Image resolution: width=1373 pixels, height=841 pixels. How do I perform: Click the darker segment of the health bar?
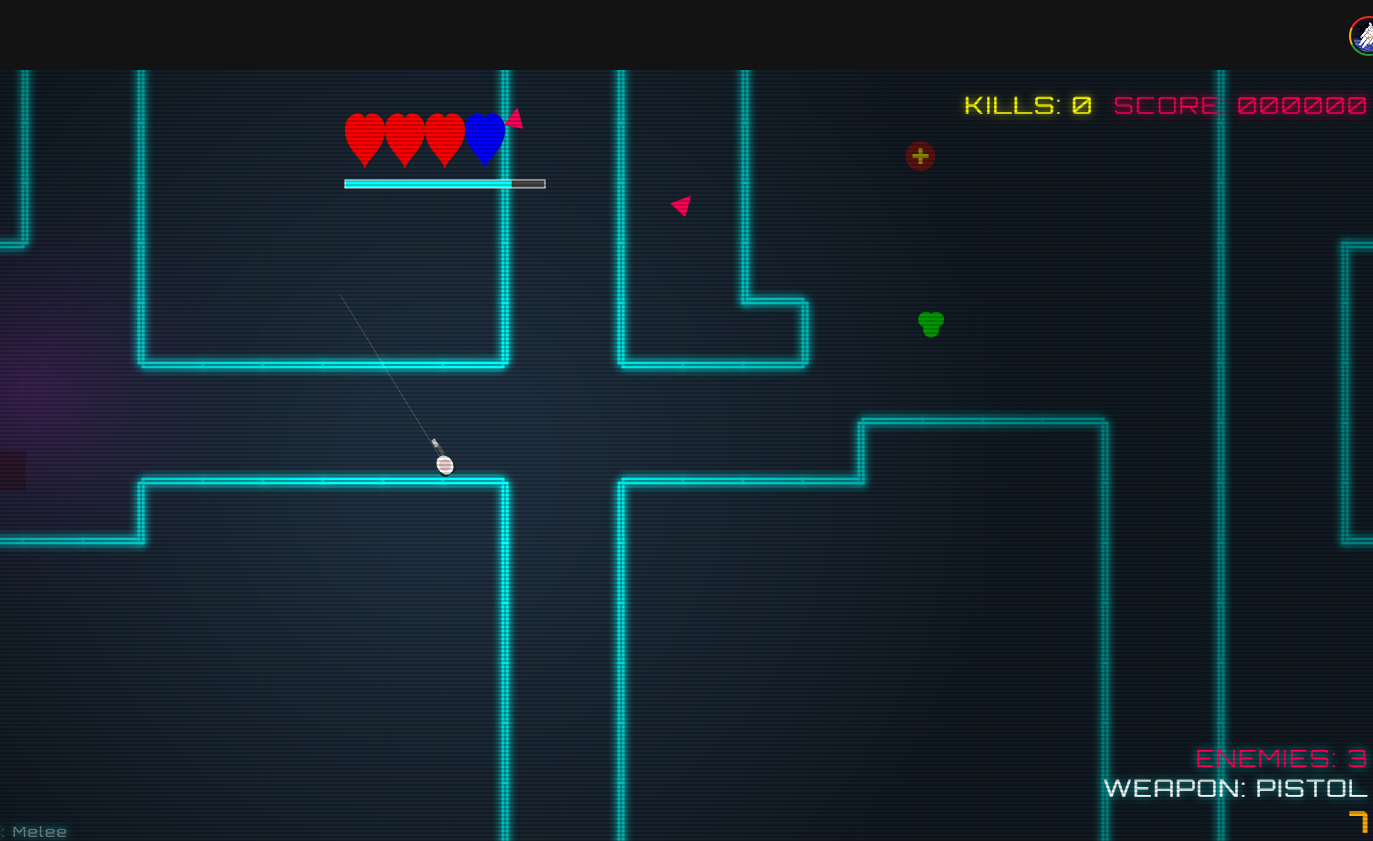526,183
